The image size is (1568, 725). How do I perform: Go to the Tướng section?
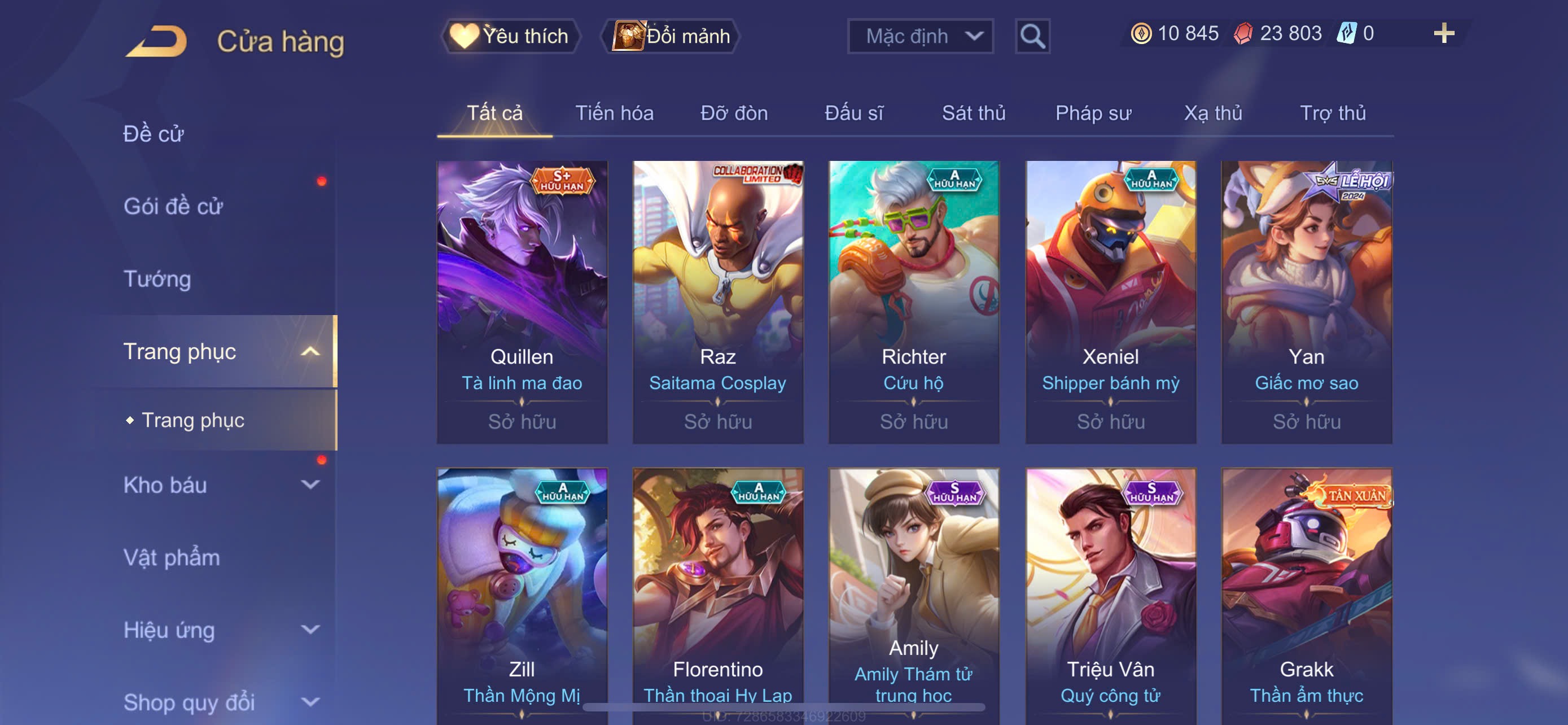157,279
